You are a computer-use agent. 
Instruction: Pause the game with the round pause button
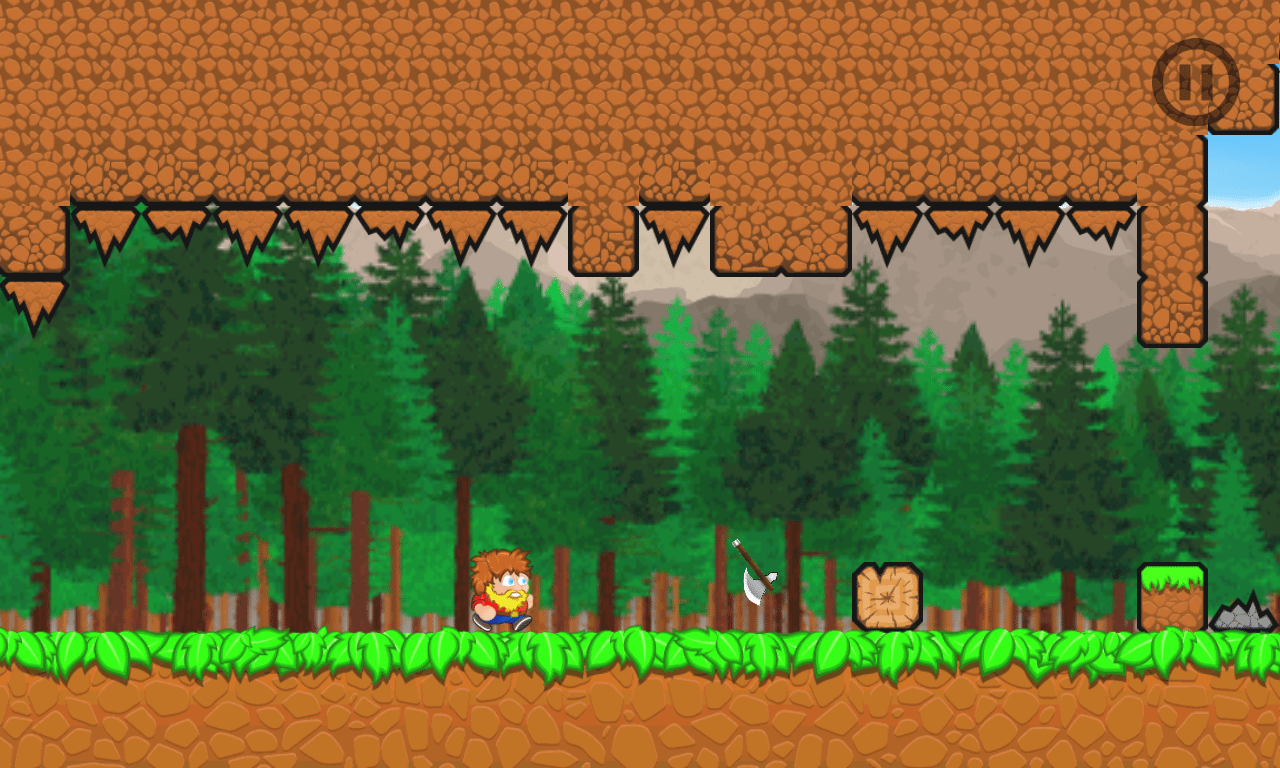pyautogui.click(x=1195, y=82)
